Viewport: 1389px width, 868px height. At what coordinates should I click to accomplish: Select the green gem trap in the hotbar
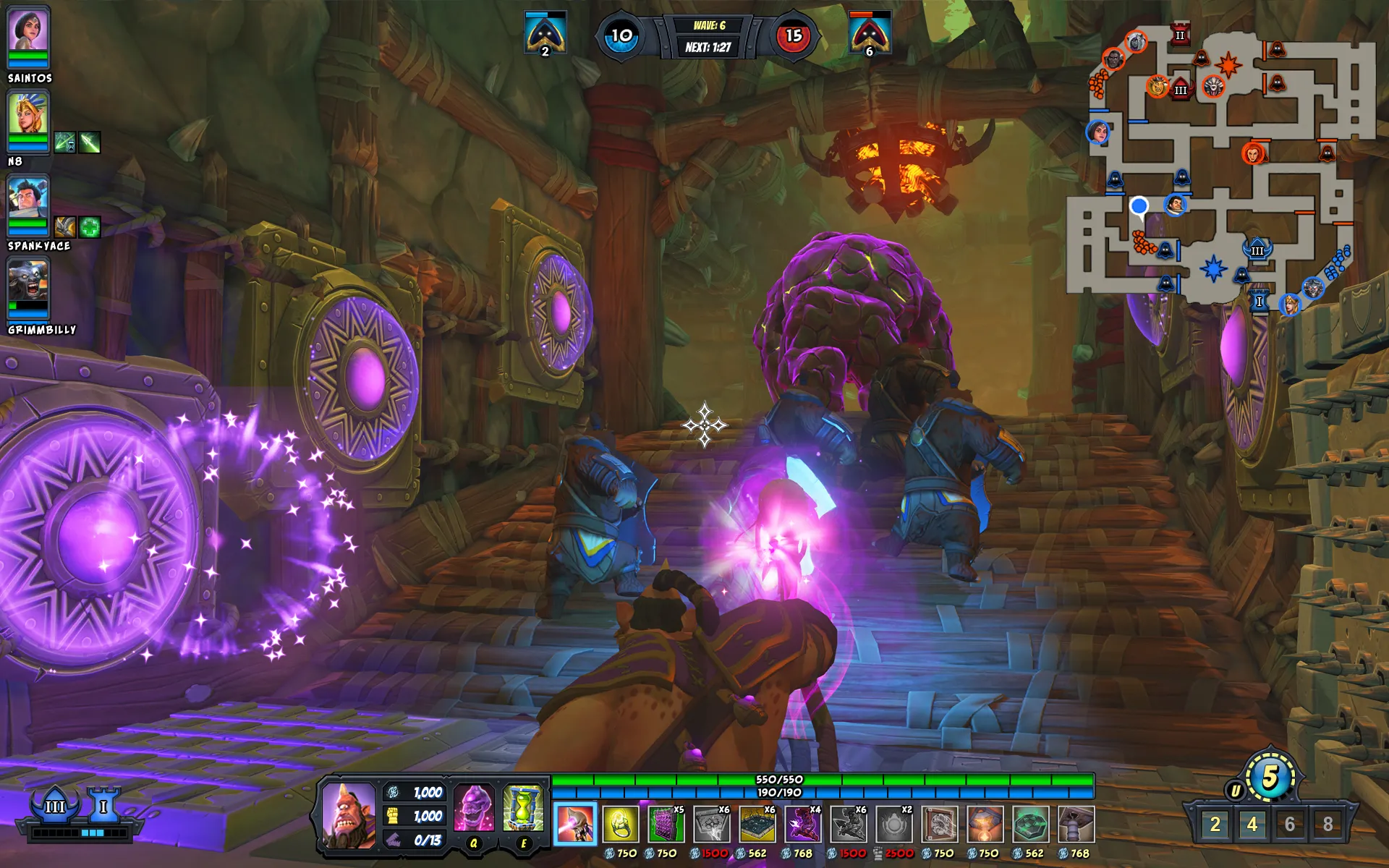pos(1030,825)
